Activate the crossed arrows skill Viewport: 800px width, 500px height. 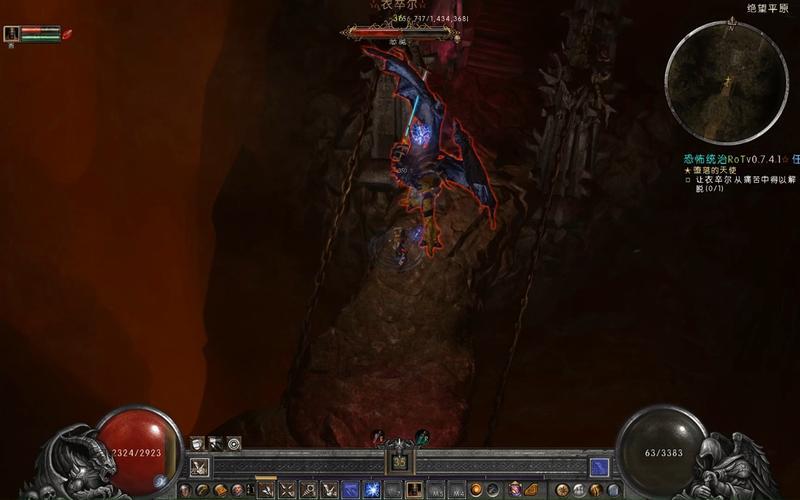[287, 490]
